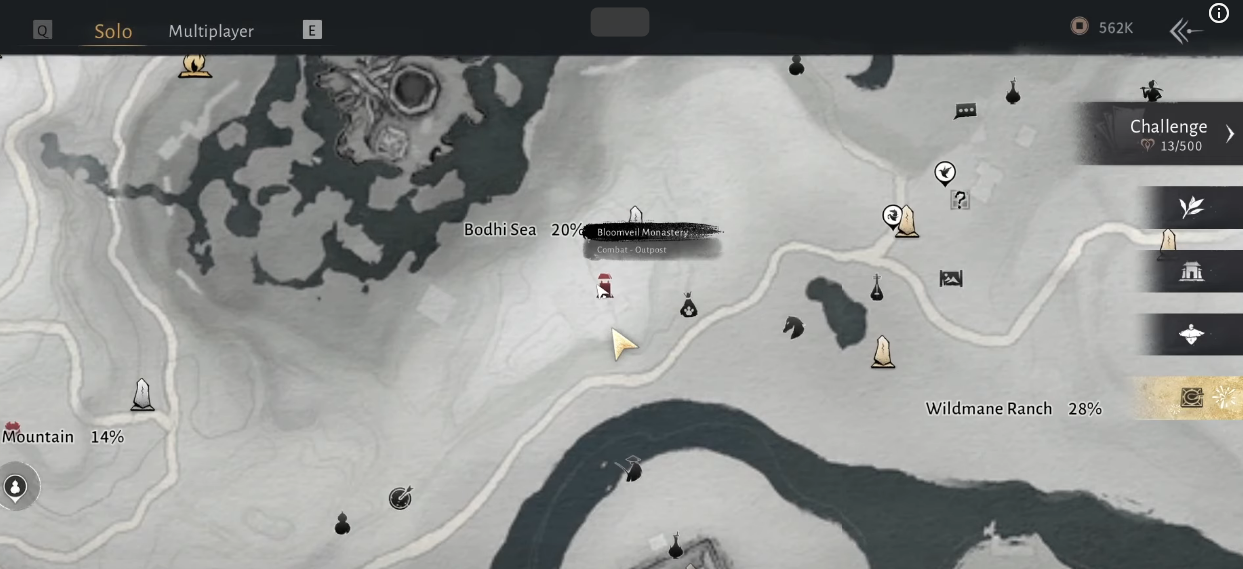Click the bird pin map marker
Screen dimensions: 1243x569
click(944, 174)
